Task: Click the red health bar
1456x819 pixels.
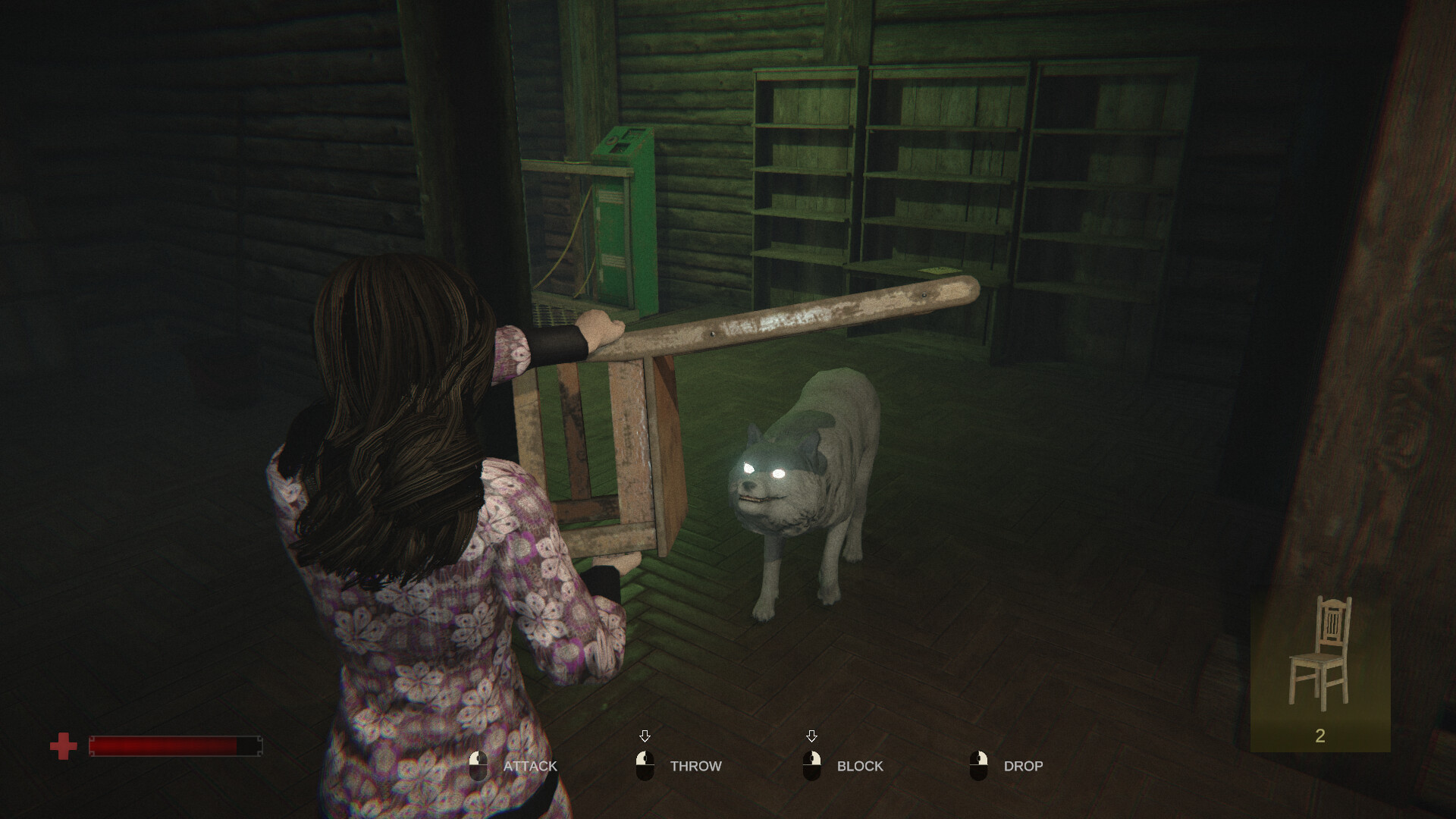Action: point(174,747)
